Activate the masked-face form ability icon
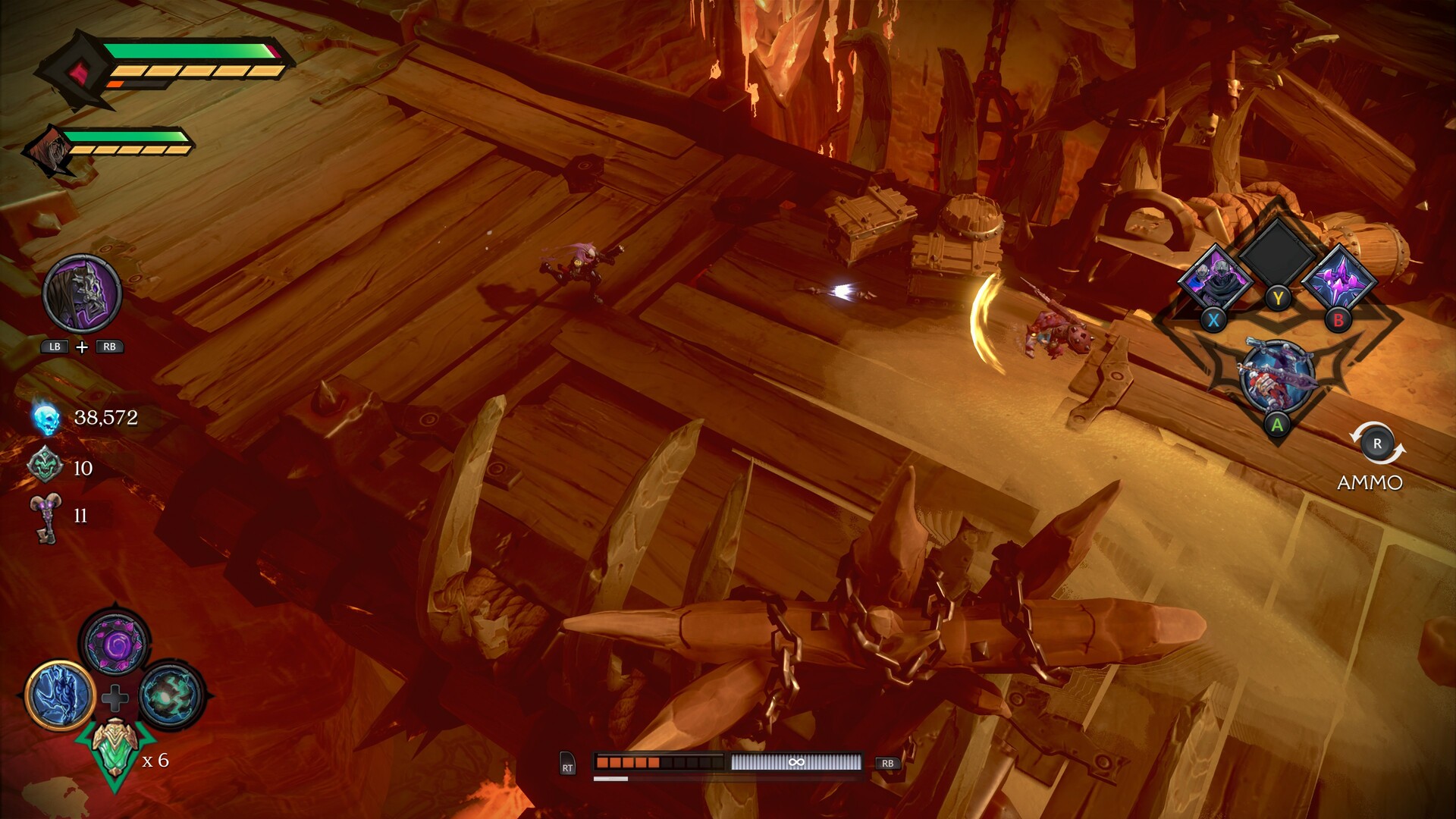The height and width of the screenshot is (819, 1456). 82,293
